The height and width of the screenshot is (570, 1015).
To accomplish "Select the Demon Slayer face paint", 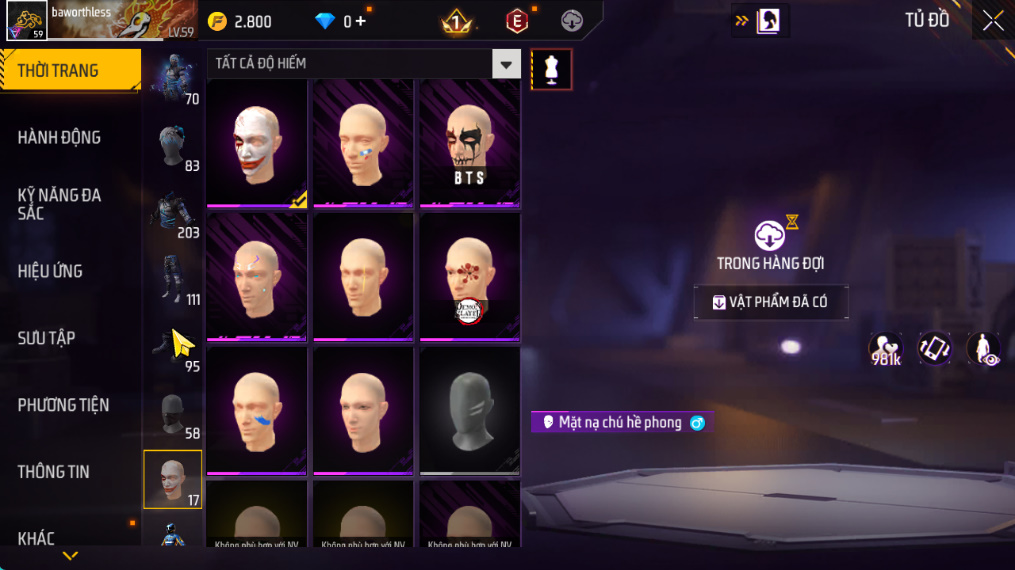I will click(469, 277).
